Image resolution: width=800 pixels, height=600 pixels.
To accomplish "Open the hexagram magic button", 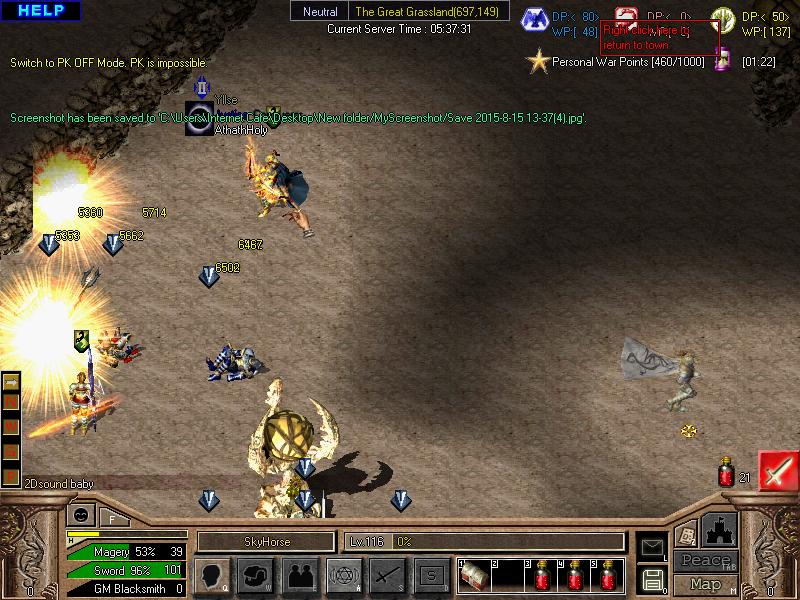I will tap(343, 576).
